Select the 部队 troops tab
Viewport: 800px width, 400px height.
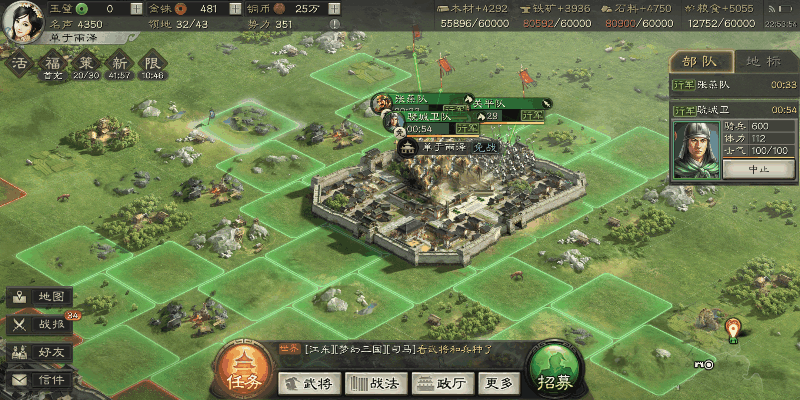[x=700, y=60]
